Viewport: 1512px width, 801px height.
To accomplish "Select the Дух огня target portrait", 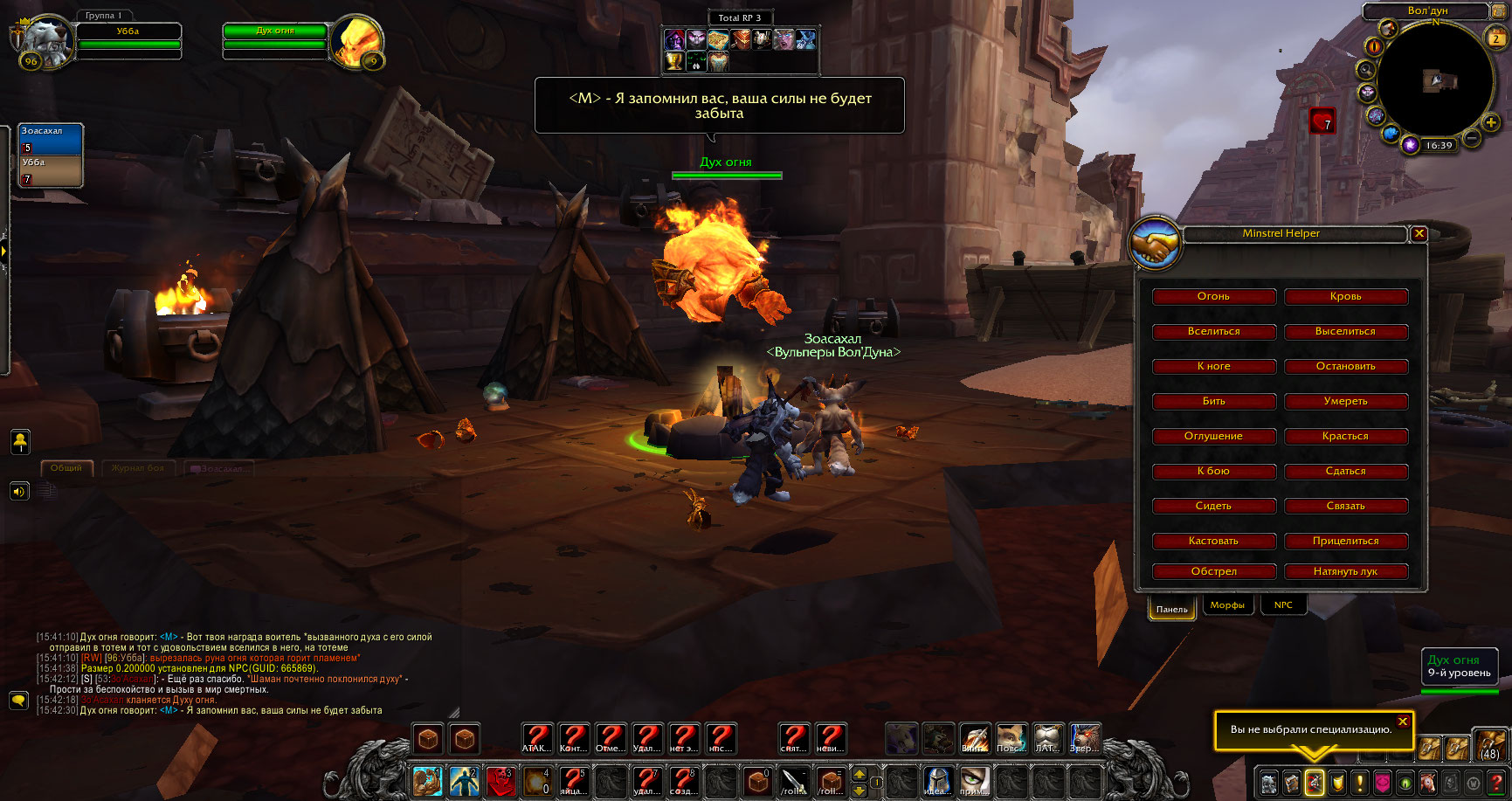I will (x=358, y=40).
